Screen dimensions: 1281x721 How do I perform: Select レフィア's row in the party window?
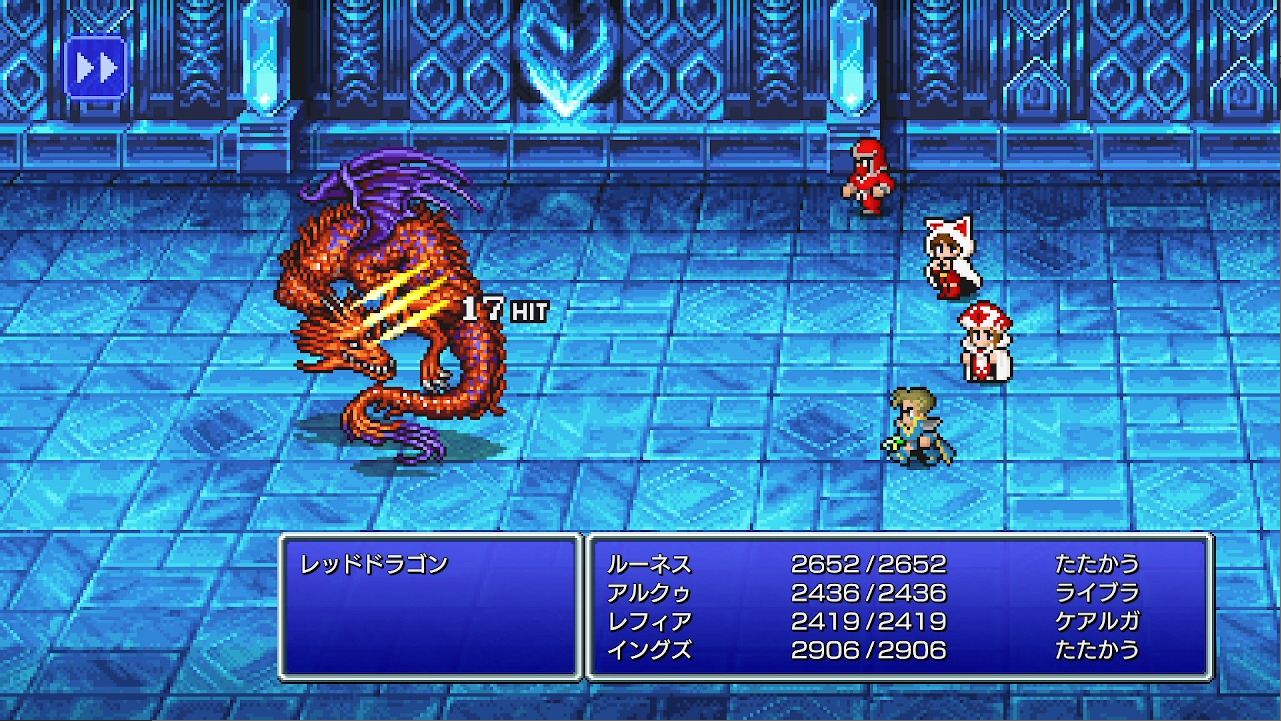tap(647, 621)
